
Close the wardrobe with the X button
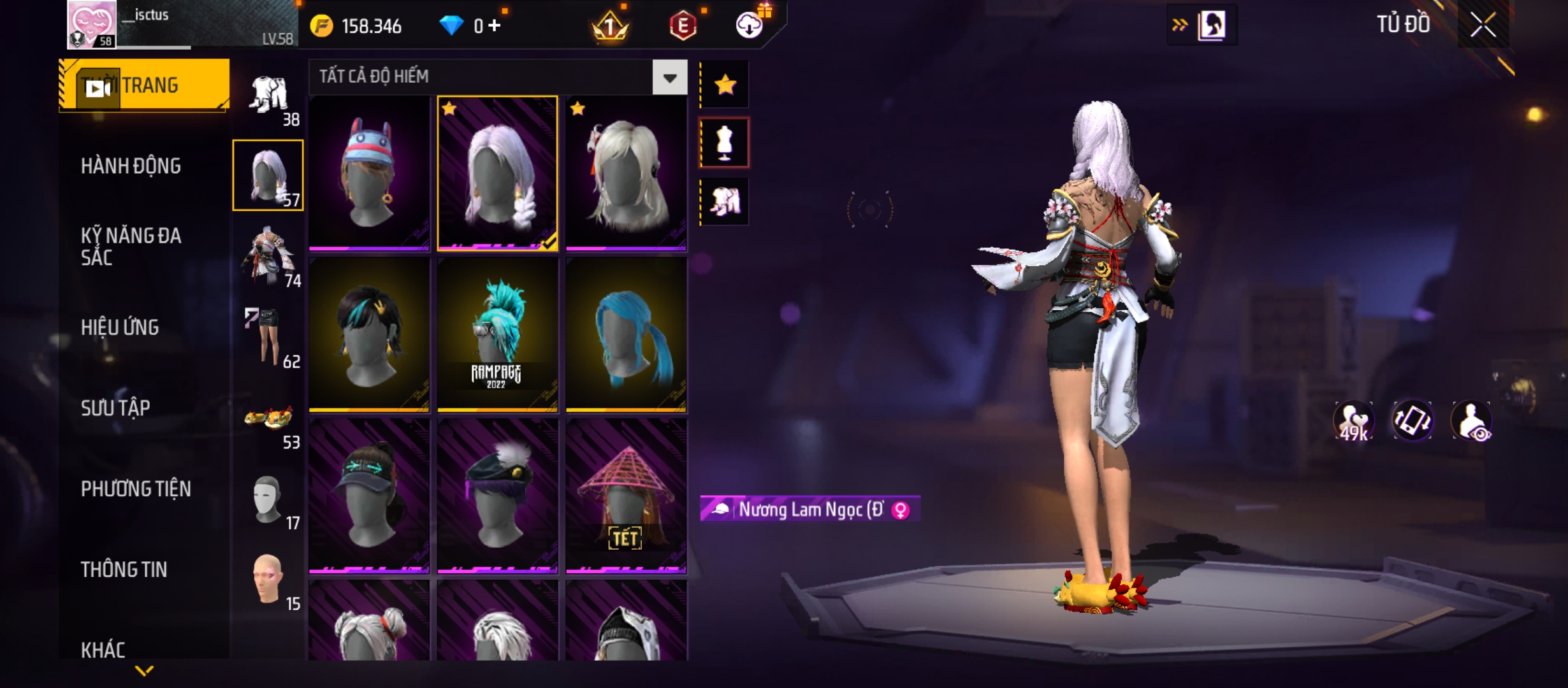(1483, 25)
